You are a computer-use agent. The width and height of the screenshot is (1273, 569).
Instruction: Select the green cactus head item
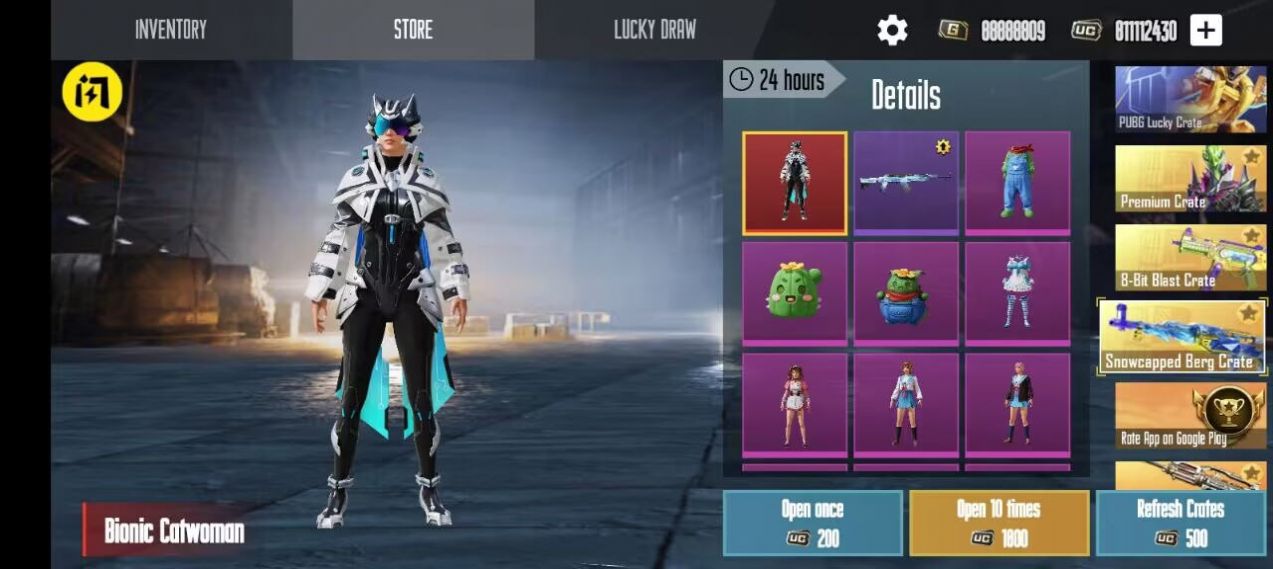pyautogui.click(x=795, y=293)
